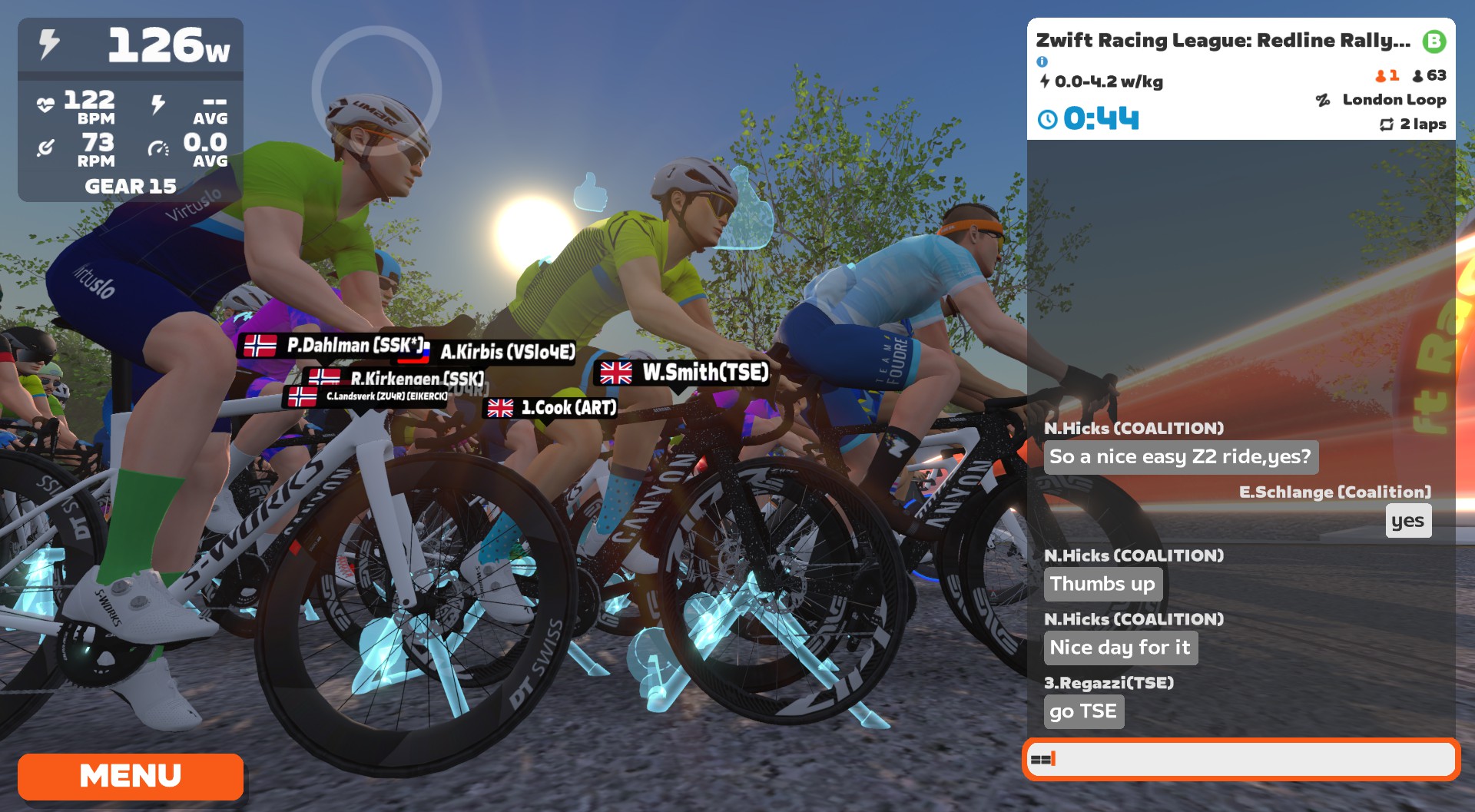Open the orange MENU button
The height and width of the screenshot is (812, 1475).
131,776
